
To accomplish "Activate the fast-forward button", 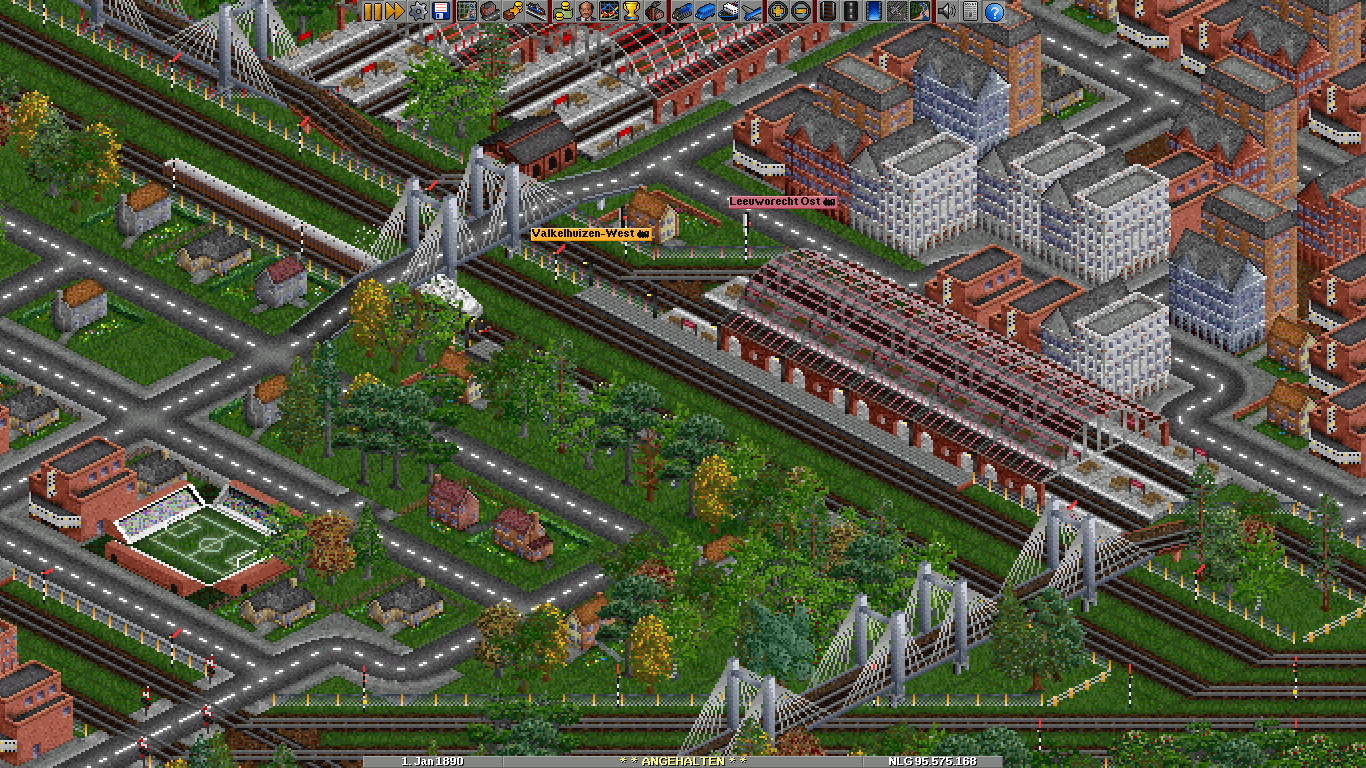I will tap(395, 11).
